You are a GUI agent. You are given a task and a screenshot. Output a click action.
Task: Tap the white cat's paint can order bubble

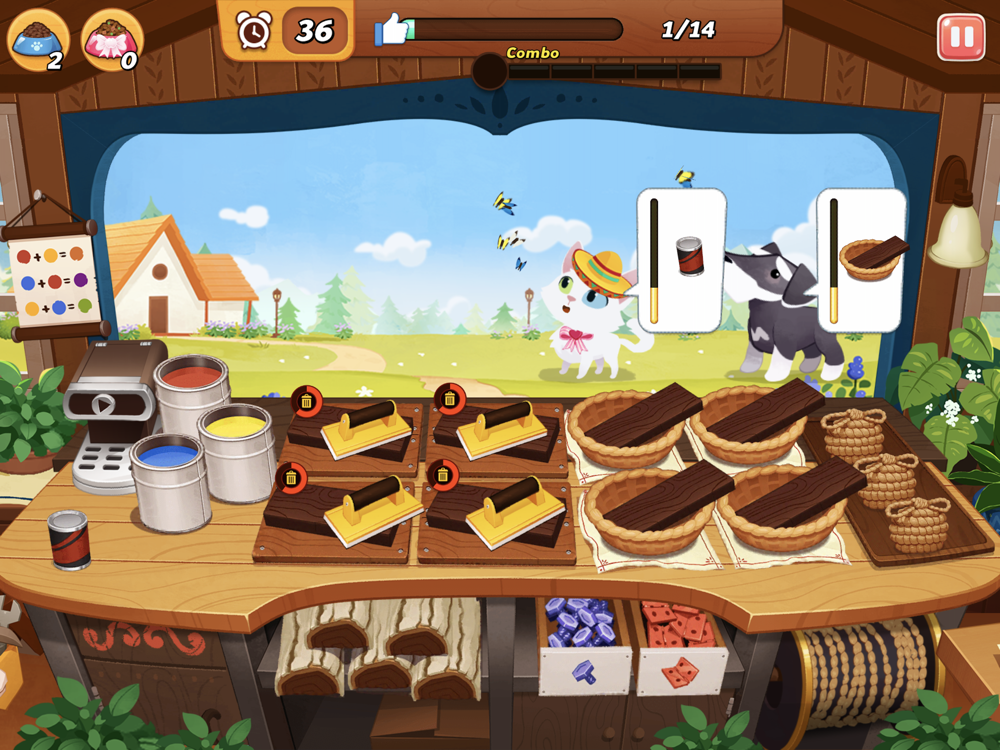point(682,260)
